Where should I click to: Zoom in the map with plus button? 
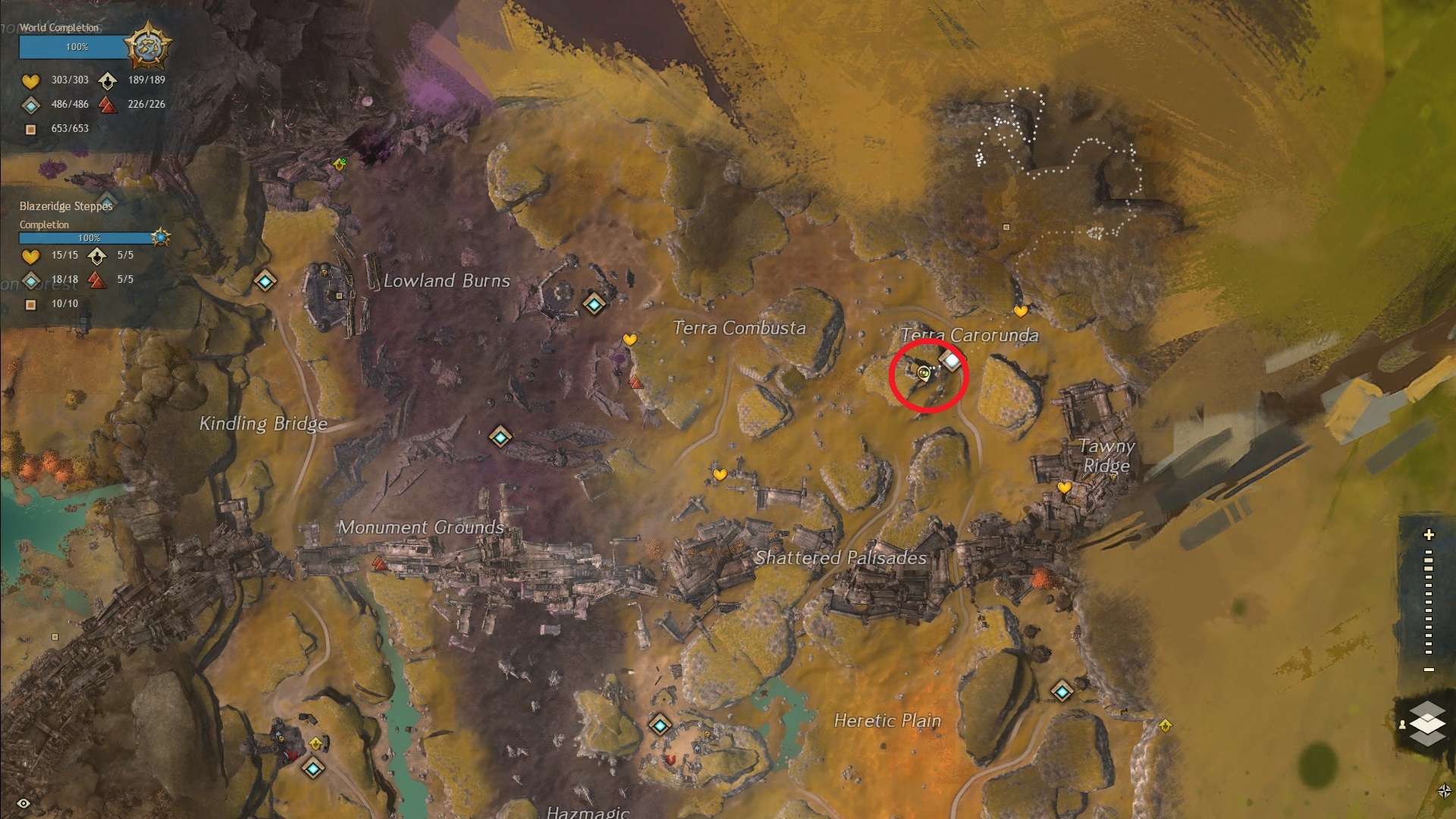1429,535
